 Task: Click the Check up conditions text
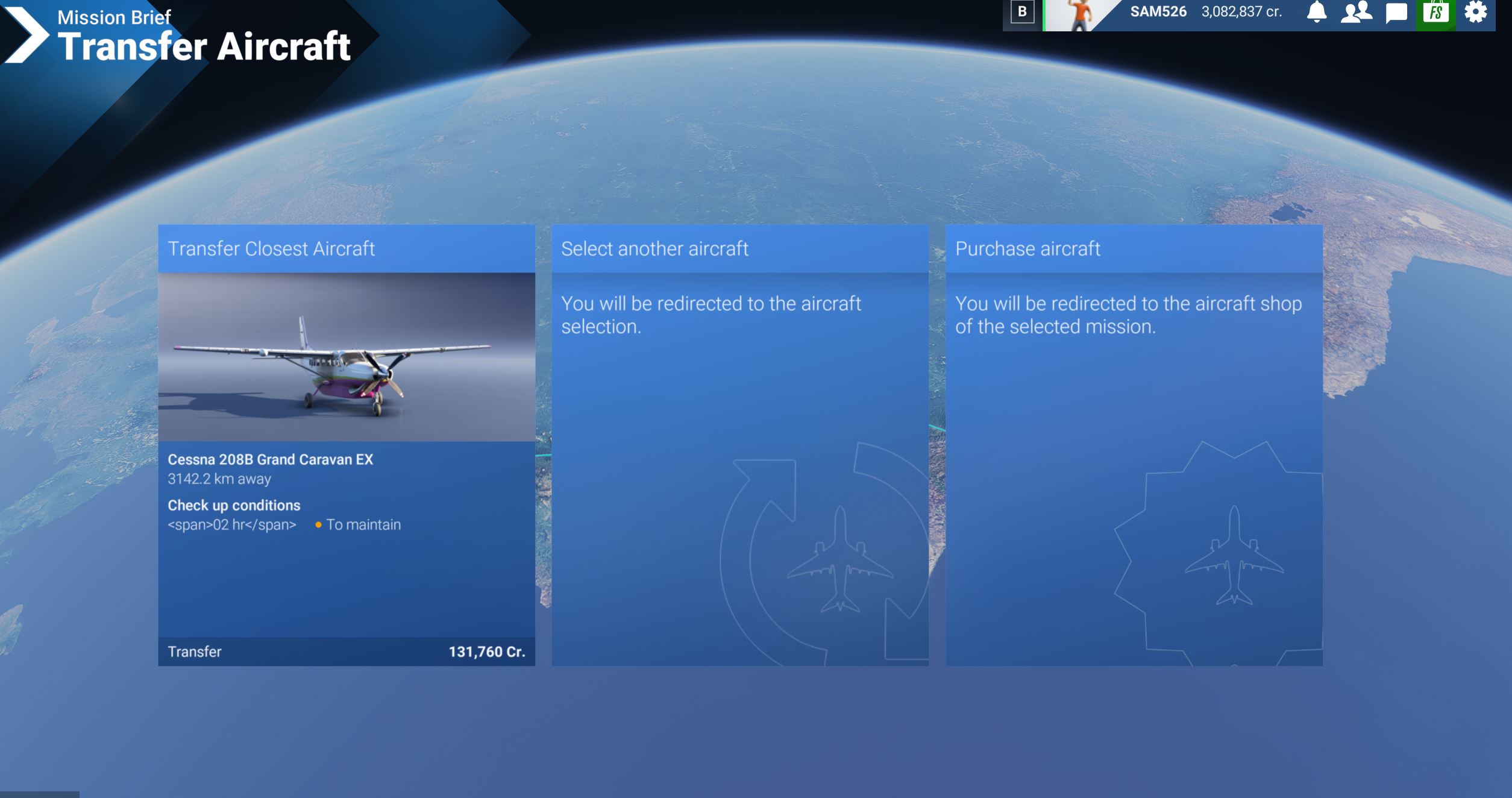(235, 504)
